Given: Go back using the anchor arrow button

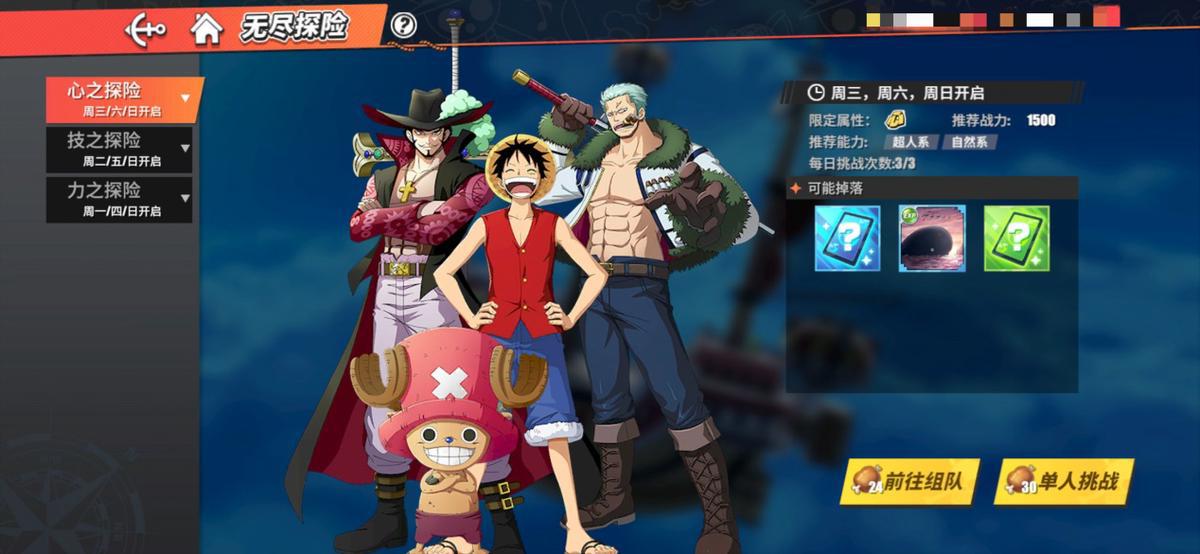Looking at the screenshot, I should pos(145,29).
